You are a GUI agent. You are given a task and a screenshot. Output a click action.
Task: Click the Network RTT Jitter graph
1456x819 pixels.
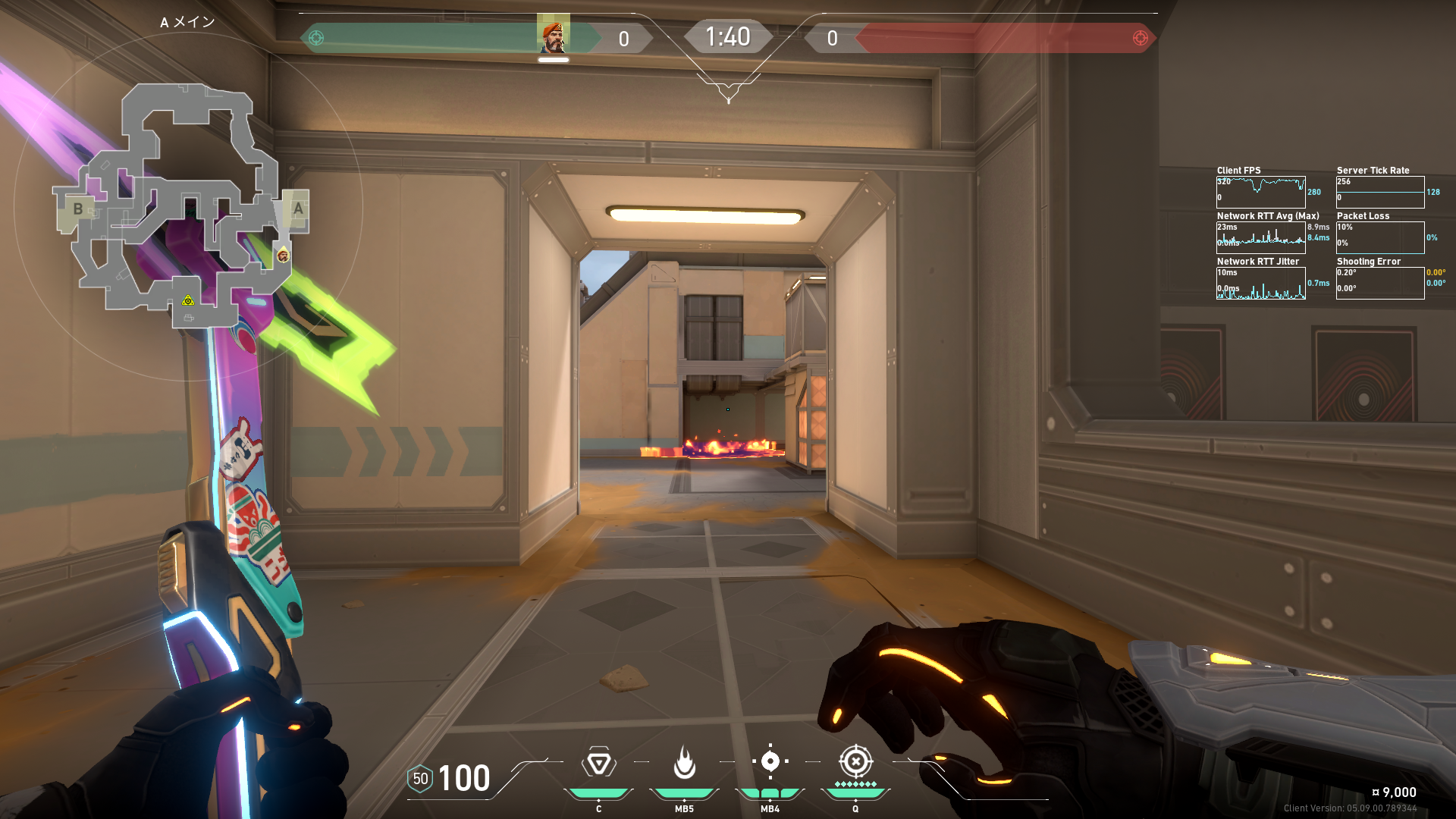pos(1260,283)
